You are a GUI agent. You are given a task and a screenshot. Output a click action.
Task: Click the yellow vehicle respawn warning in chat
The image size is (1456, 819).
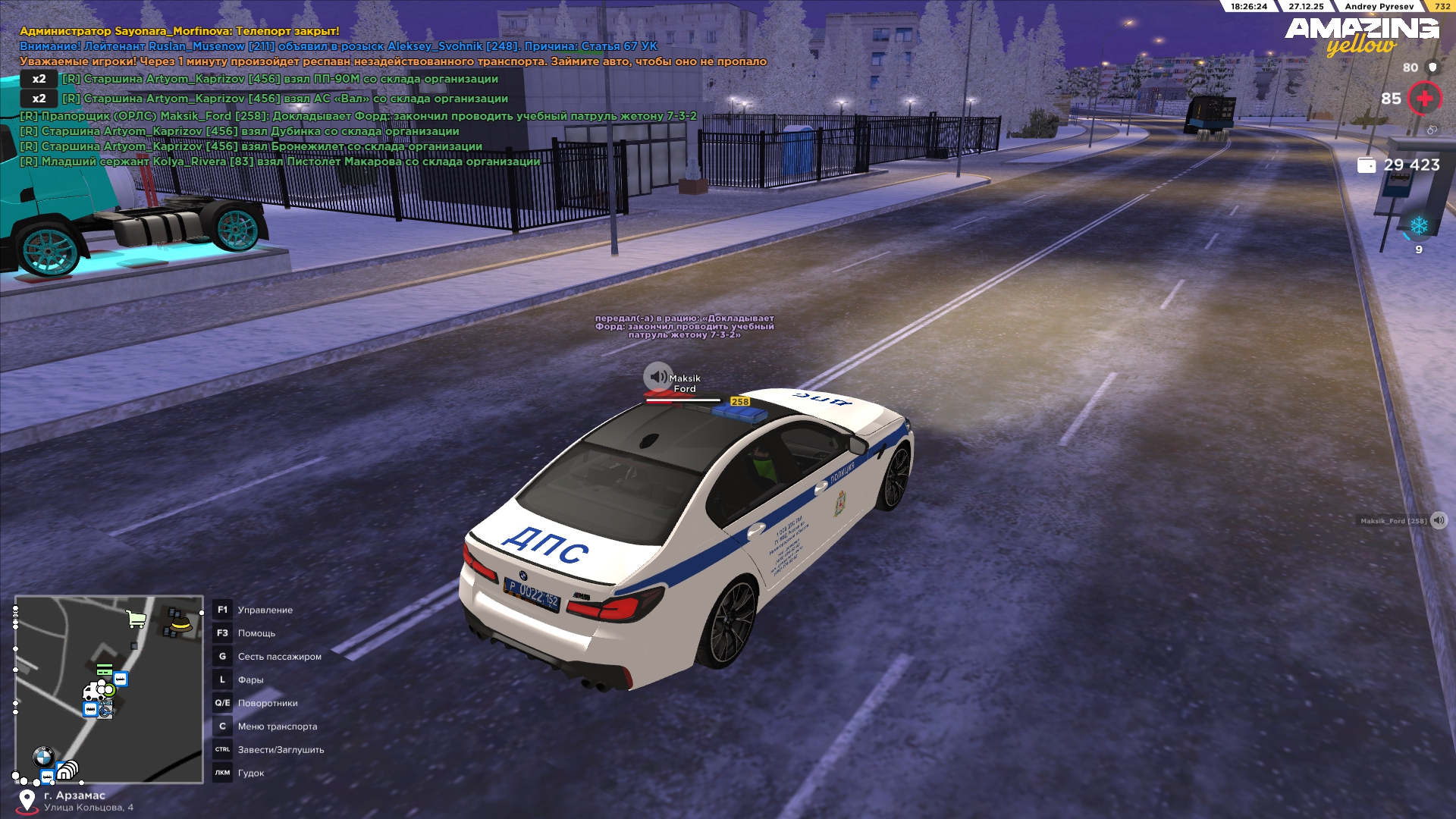393,61
